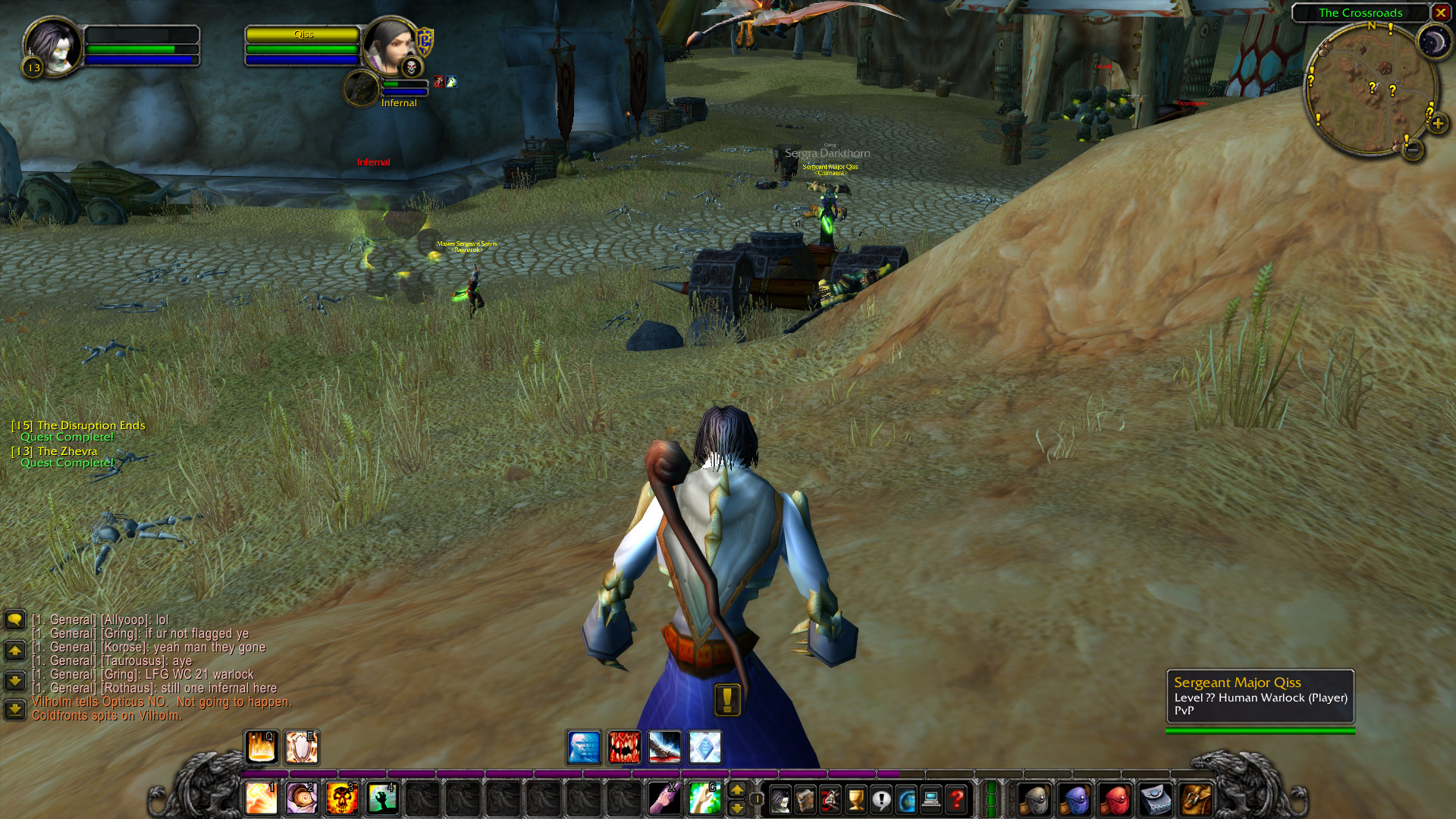The image size is (1456, 819).
Task: Select the Infernal pet target frame
Action: point(362,89)
